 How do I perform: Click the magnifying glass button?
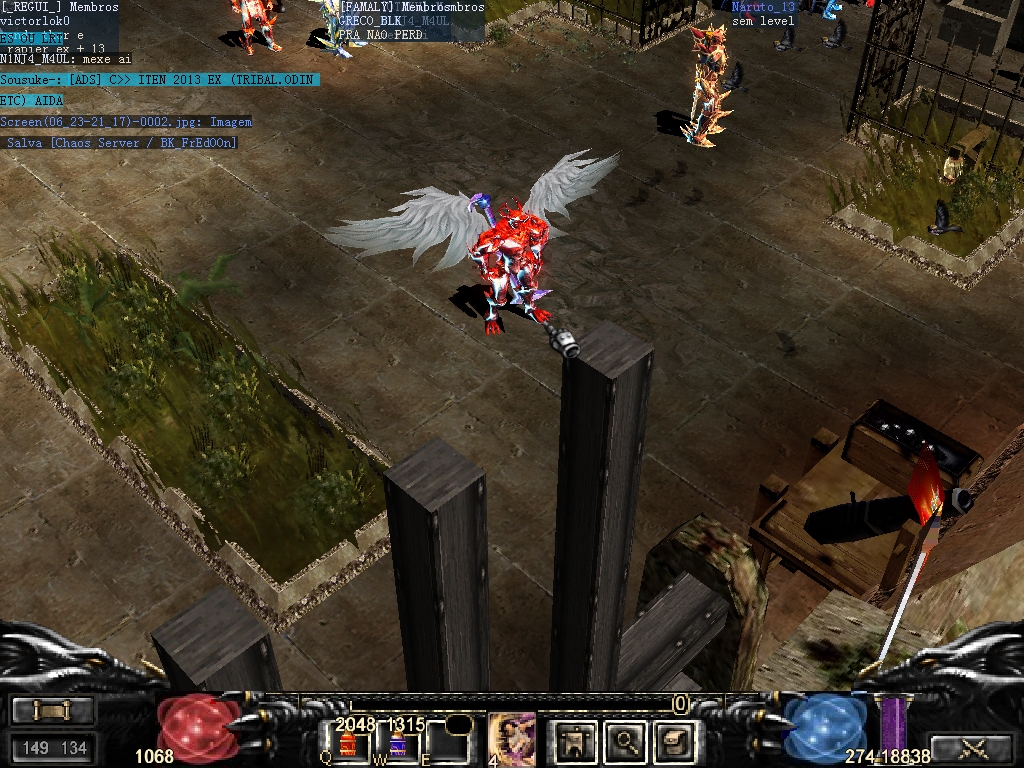pyautogui.click(x=626, y=741)
